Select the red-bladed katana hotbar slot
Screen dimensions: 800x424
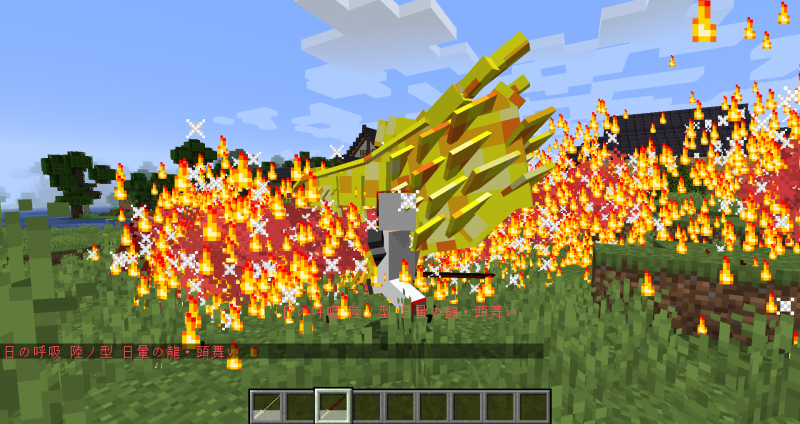[333, 406]
